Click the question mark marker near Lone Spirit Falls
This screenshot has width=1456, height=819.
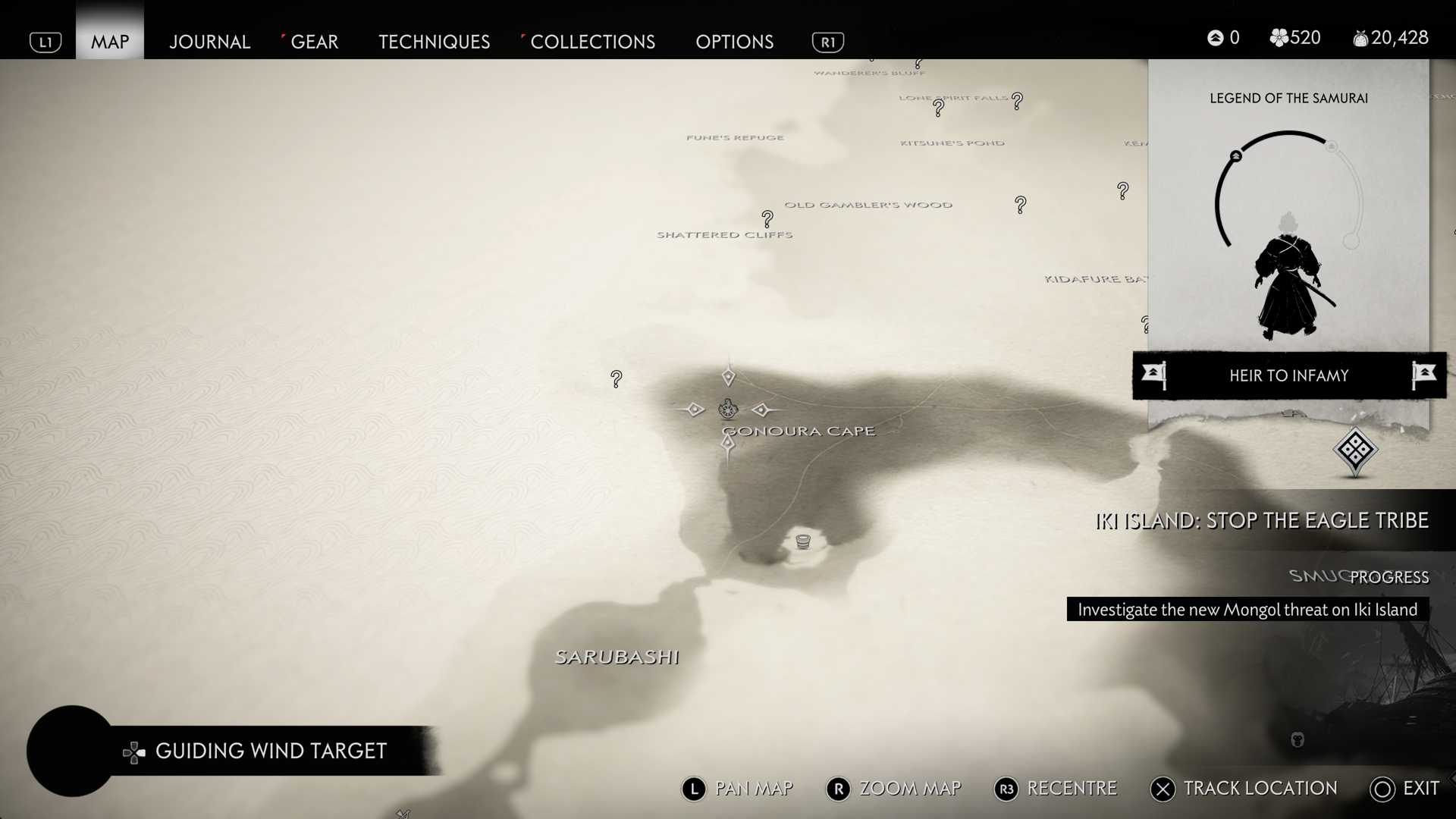coord(1016,99)
